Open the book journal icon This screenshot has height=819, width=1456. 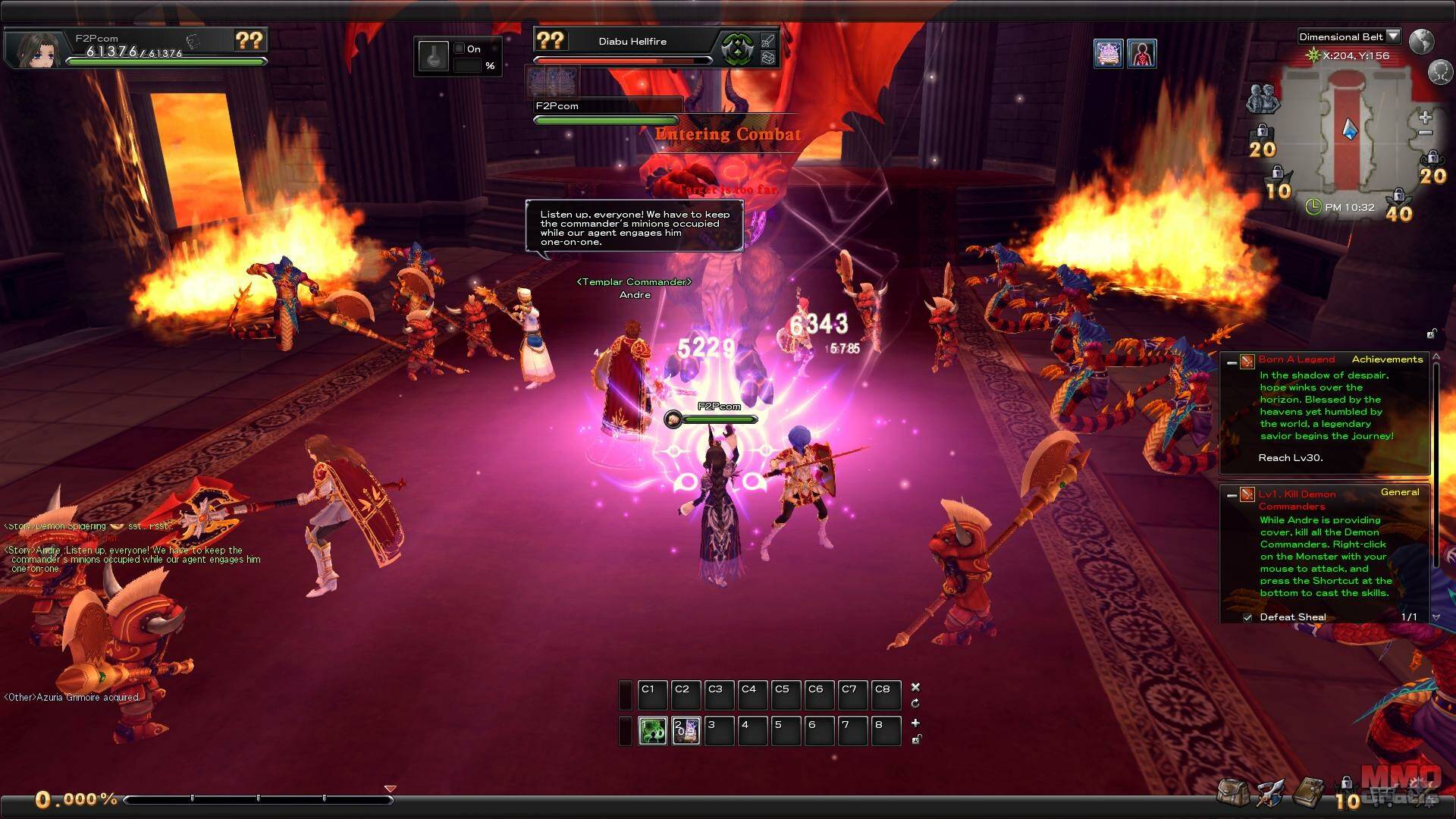coord(1307,792)
